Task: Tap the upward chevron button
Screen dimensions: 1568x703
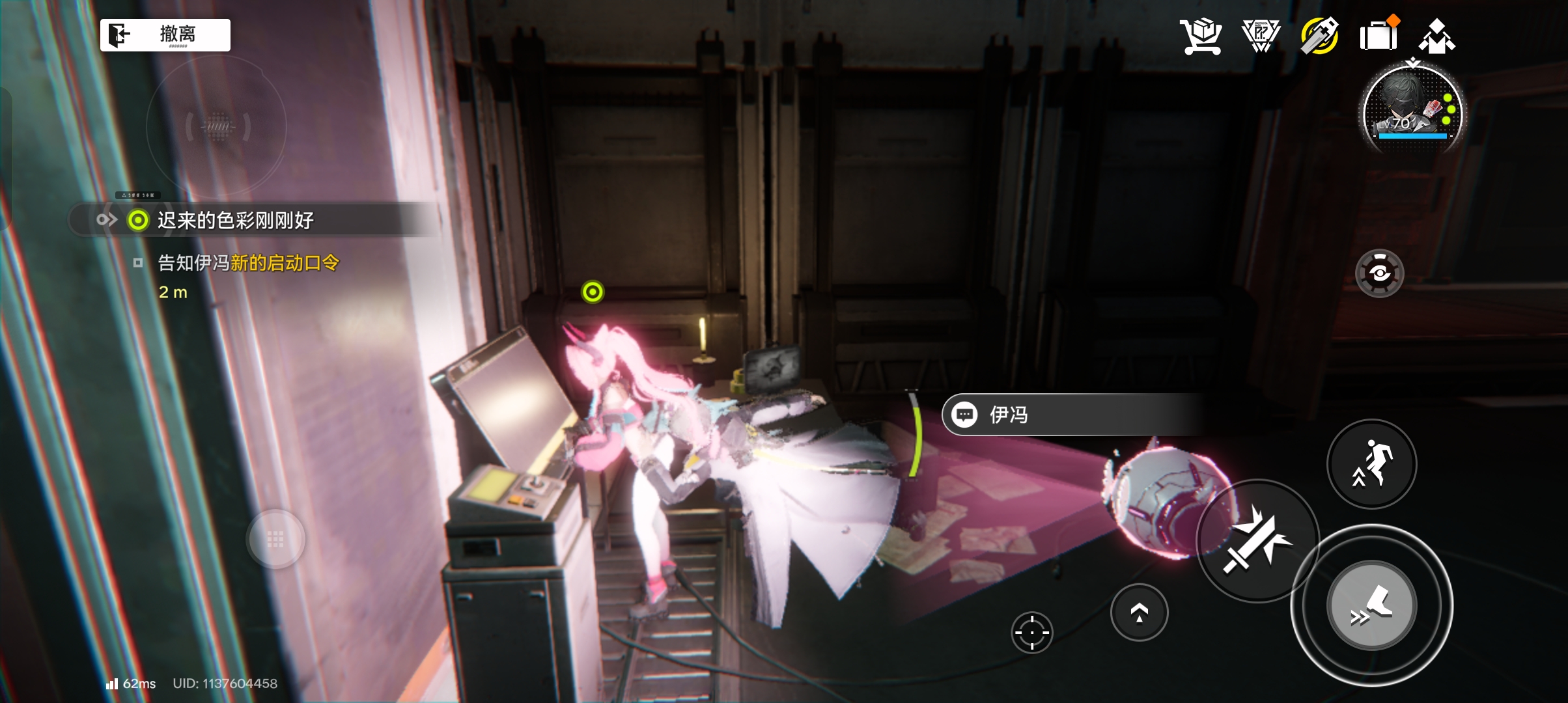Action: [1139, 613]
